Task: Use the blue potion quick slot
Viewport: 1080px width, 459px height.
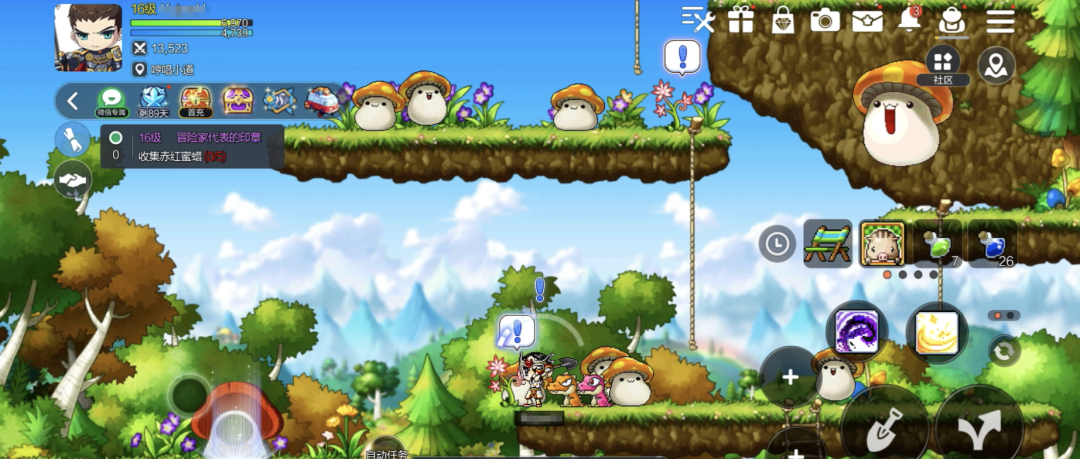Action: [992, 244]
